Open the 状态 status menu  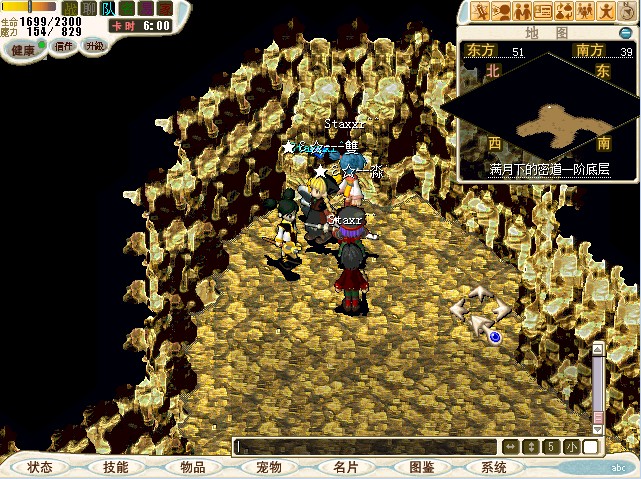point(40,467)
